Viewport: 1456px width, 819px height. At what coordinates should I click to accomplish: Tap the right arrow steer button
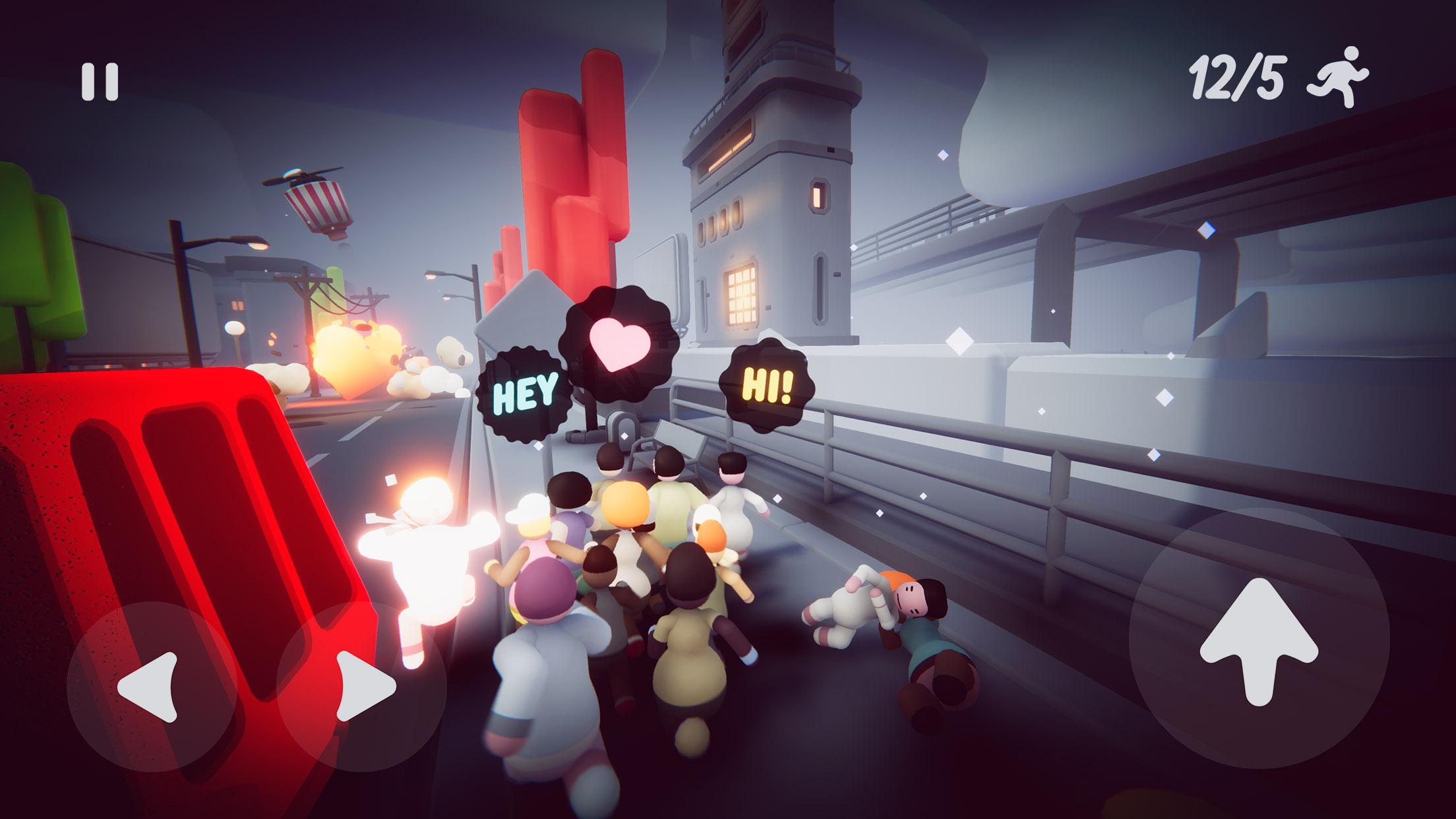(x=362, y=686)
